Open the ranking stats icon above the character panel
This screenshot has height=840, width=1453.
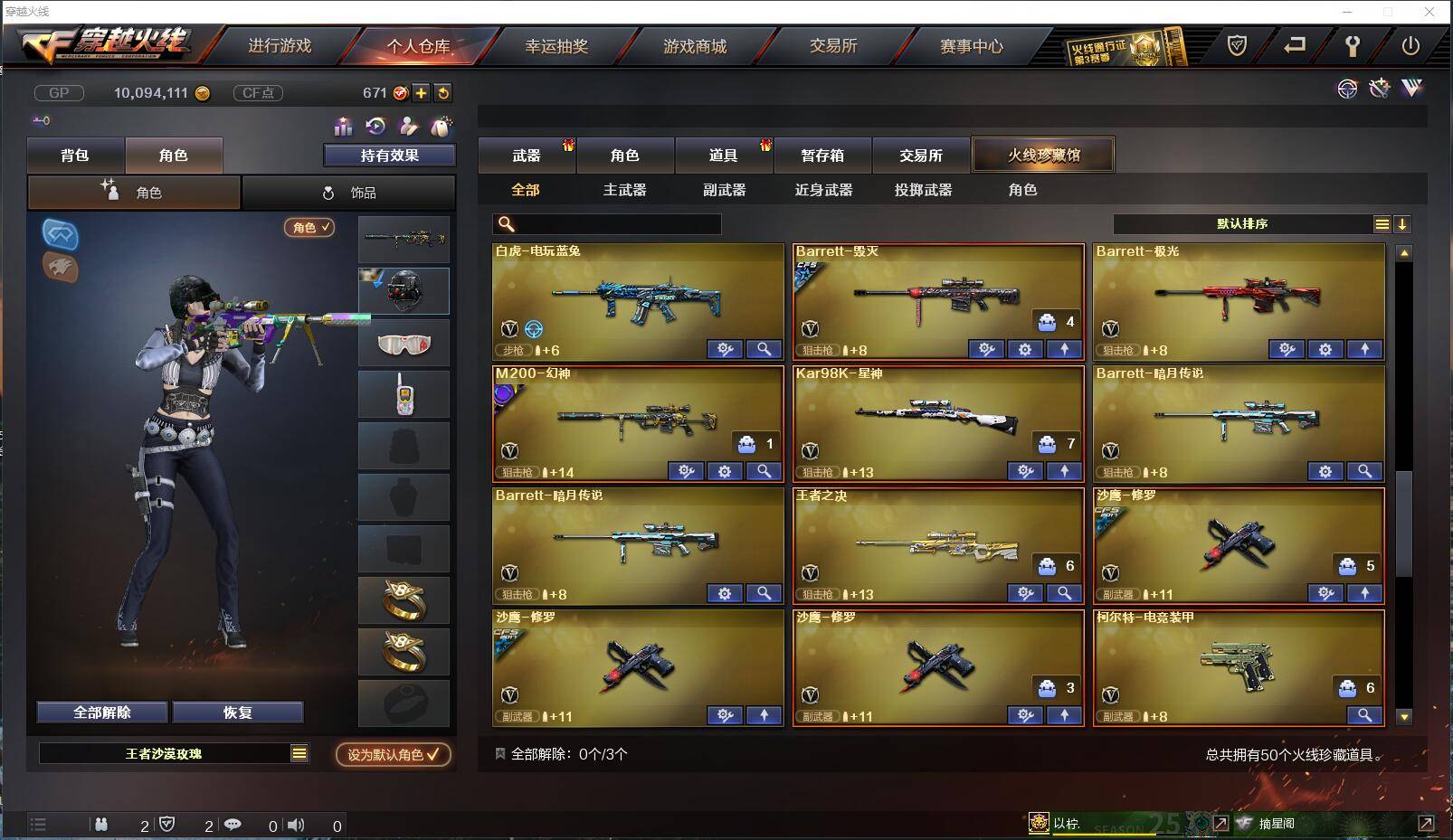tap(342, 127)
